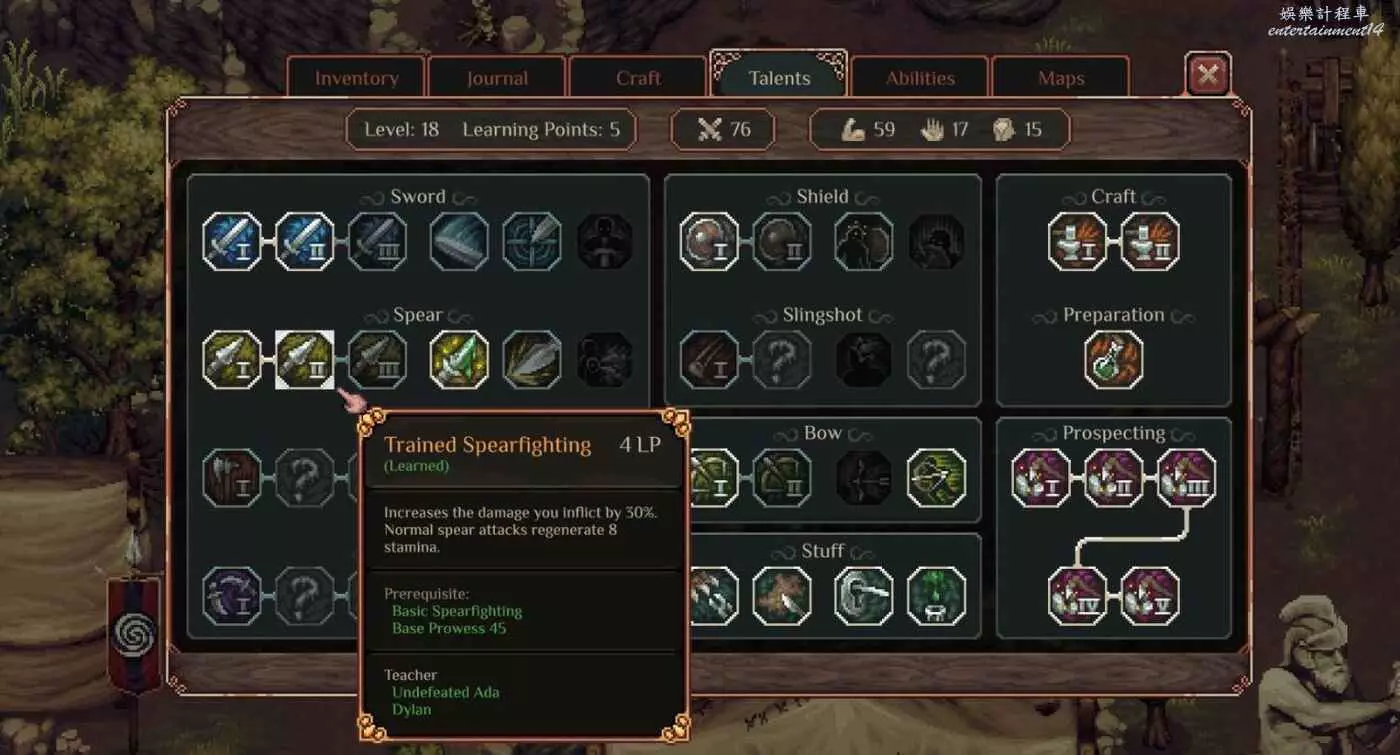Select the Shield tier I talent

click(x=709, y=241)
